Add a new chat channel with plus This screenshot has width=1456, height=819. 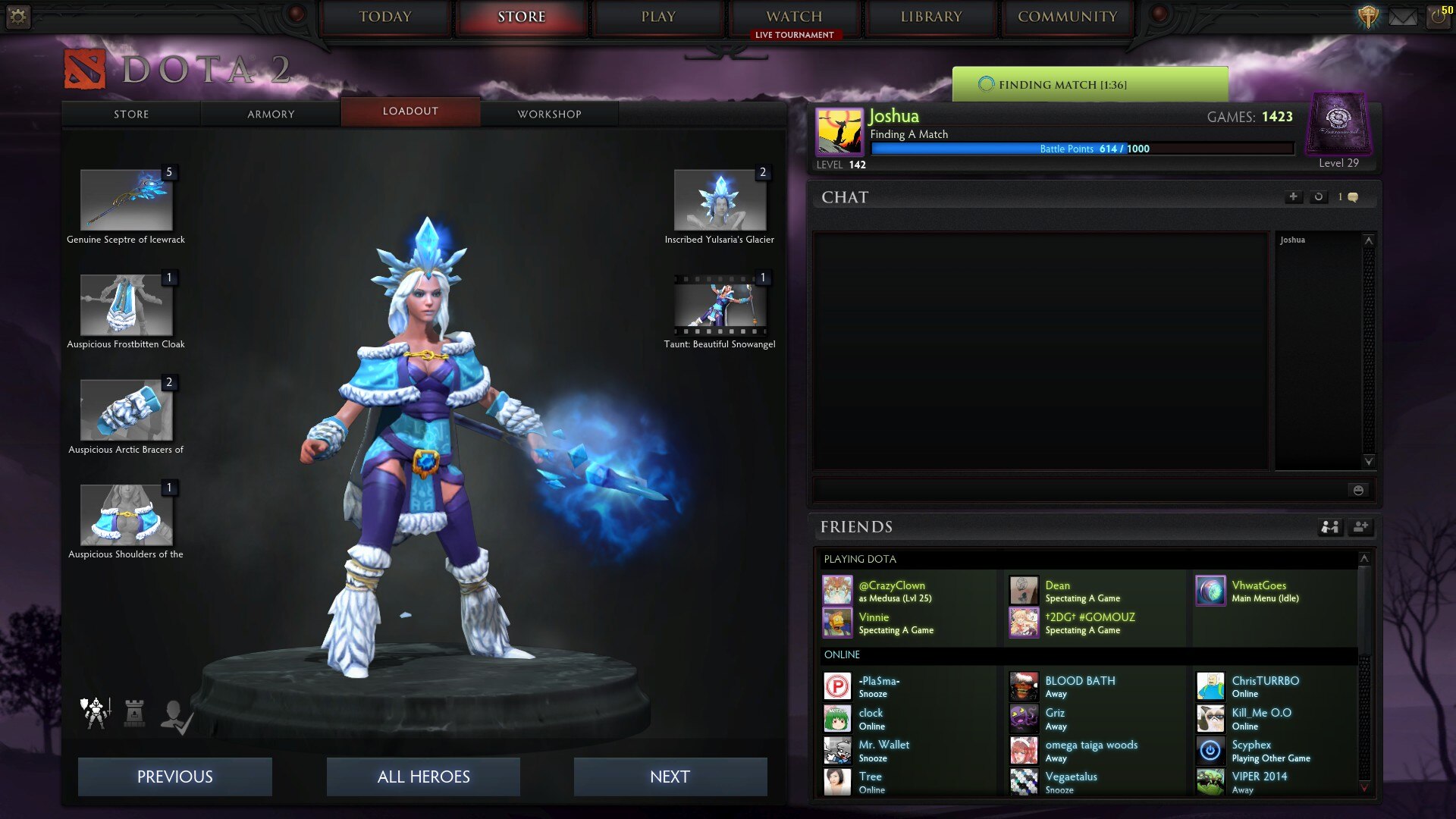pyautogui.click(x=1293, y=197)
